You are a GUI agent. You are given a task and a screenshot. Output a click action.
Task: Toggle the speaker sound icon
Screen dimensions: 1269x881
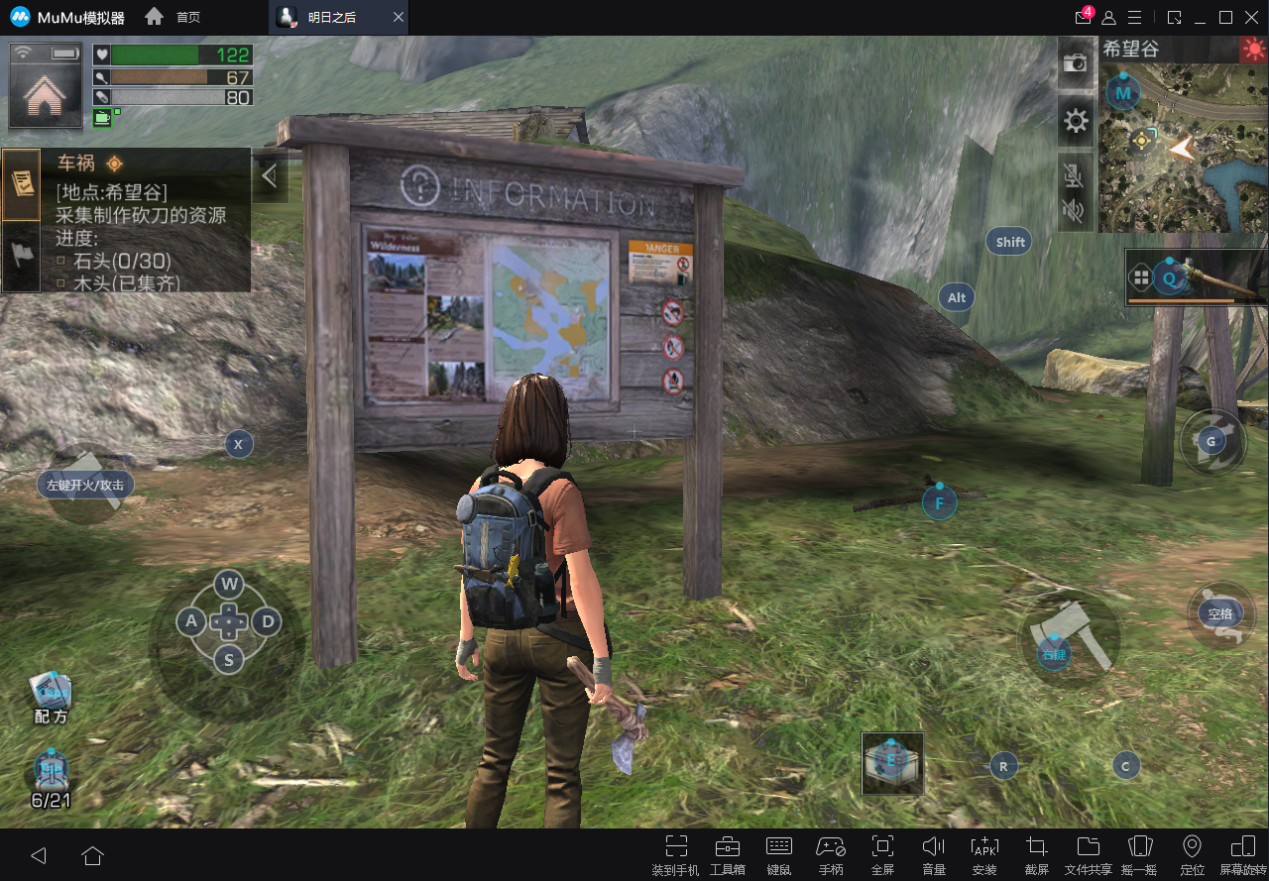click(x=1073, y=211)
